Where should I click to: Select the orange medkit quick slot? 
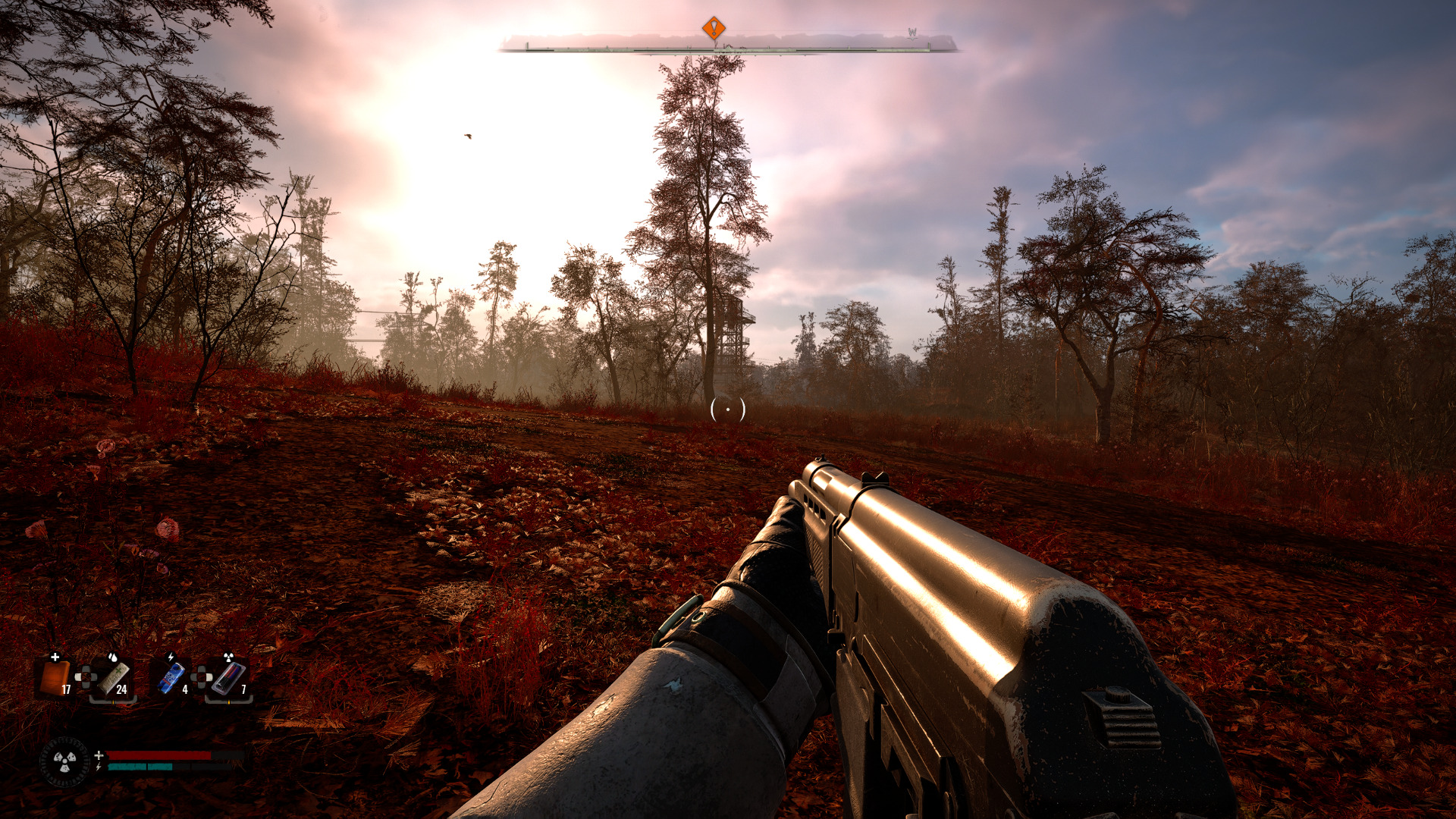coord(55,677)
